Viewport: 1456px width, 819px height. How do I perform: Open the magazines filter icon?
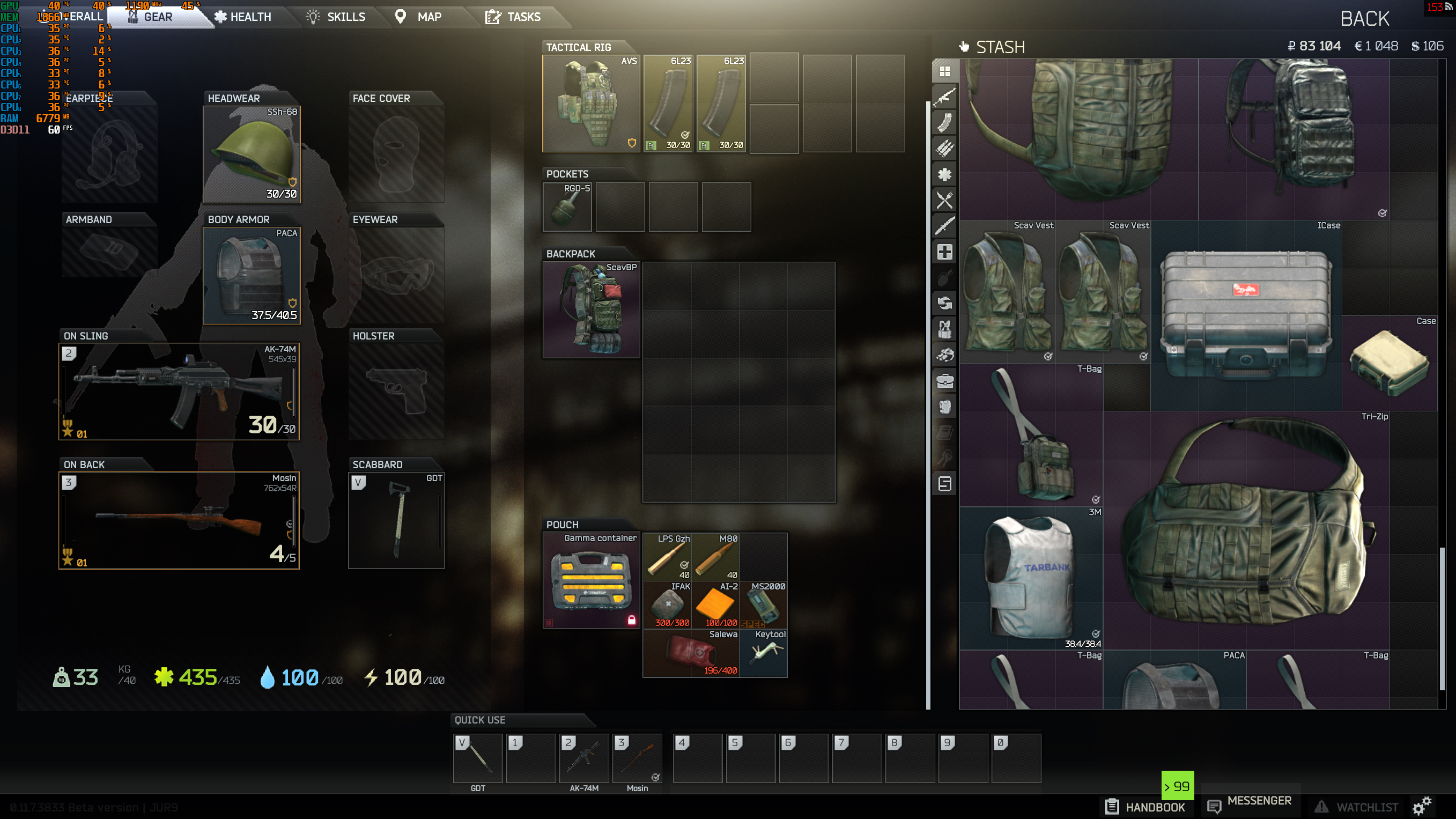click(944, 123)
